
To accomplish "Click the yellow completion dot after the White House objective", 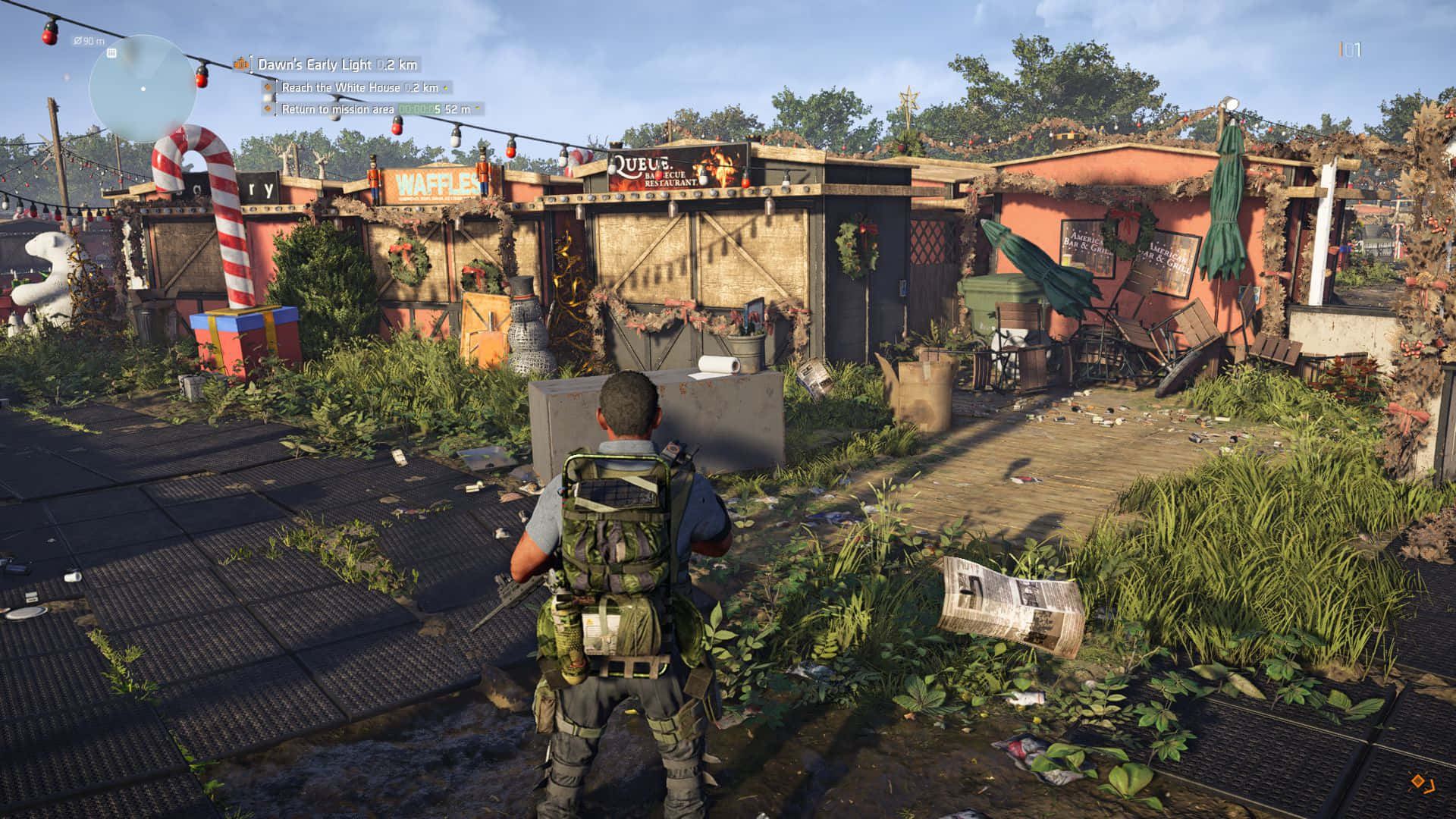I will pos(447,88).
